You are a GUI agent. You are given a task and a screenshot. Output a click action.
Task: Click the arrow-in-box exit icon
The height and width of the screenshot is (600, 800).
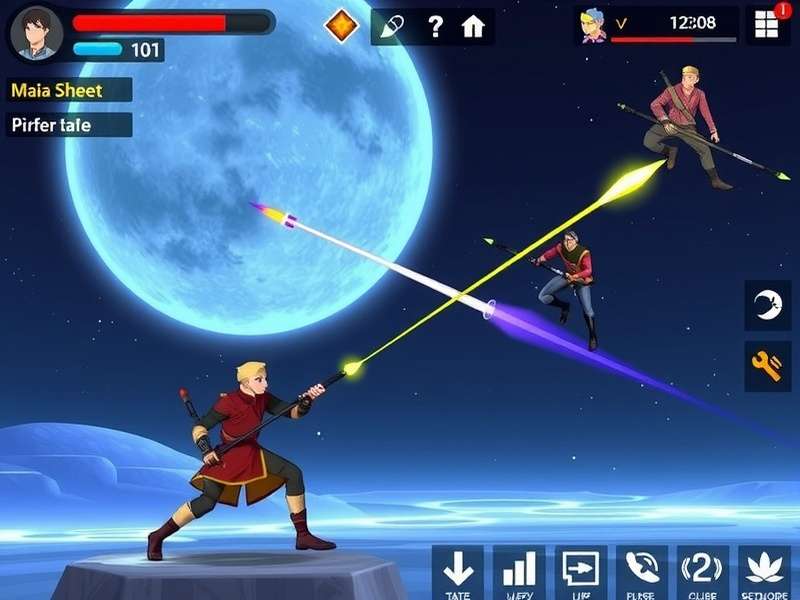pyautogui.click(x=580, y=570)
